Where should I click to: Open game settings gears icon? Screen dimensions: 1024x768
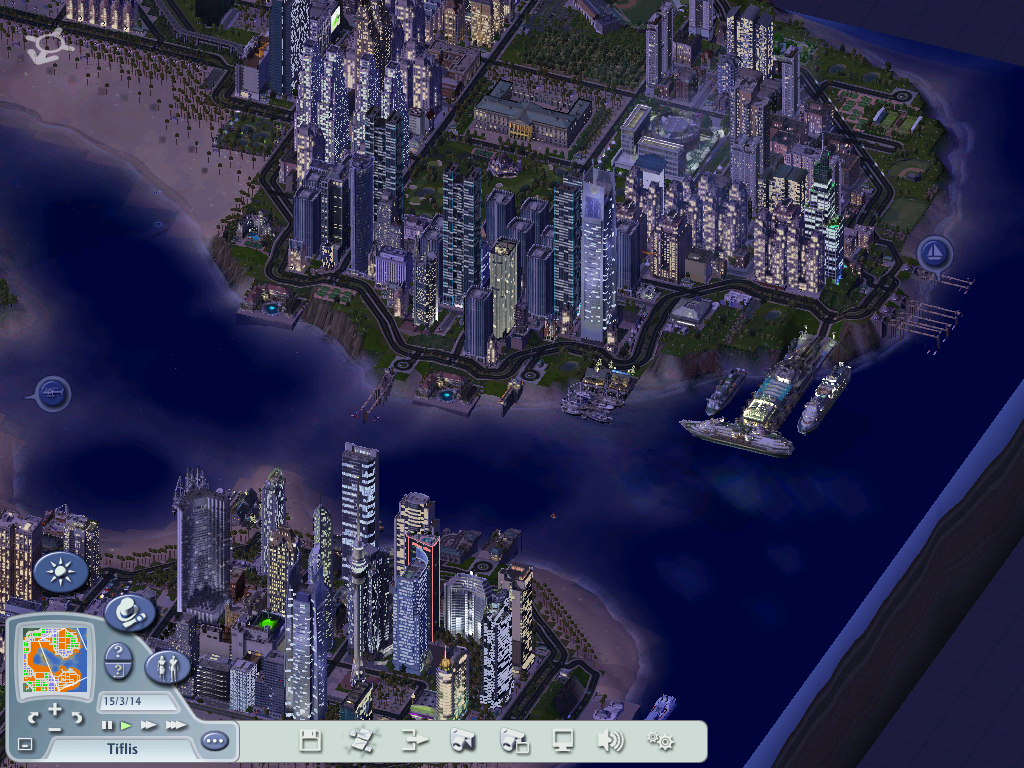coord(660,741)
